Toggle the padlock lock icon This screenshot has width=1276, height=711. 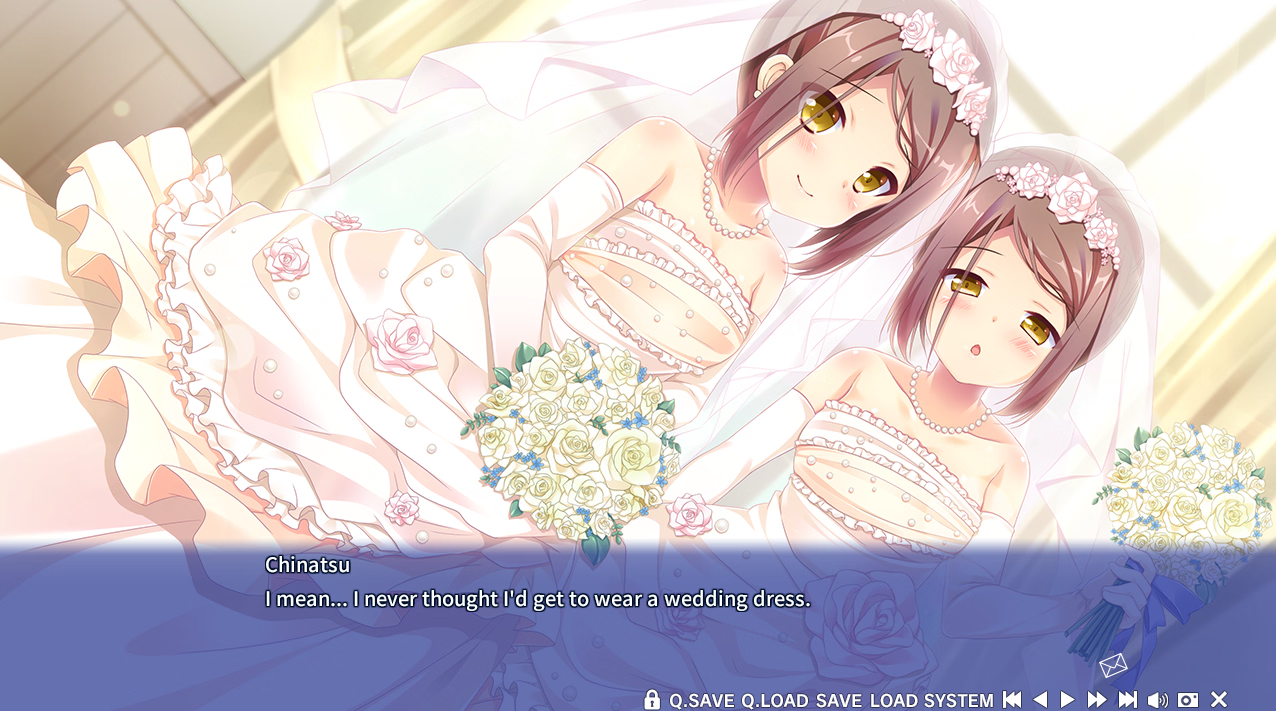click(x=652, y=700)
